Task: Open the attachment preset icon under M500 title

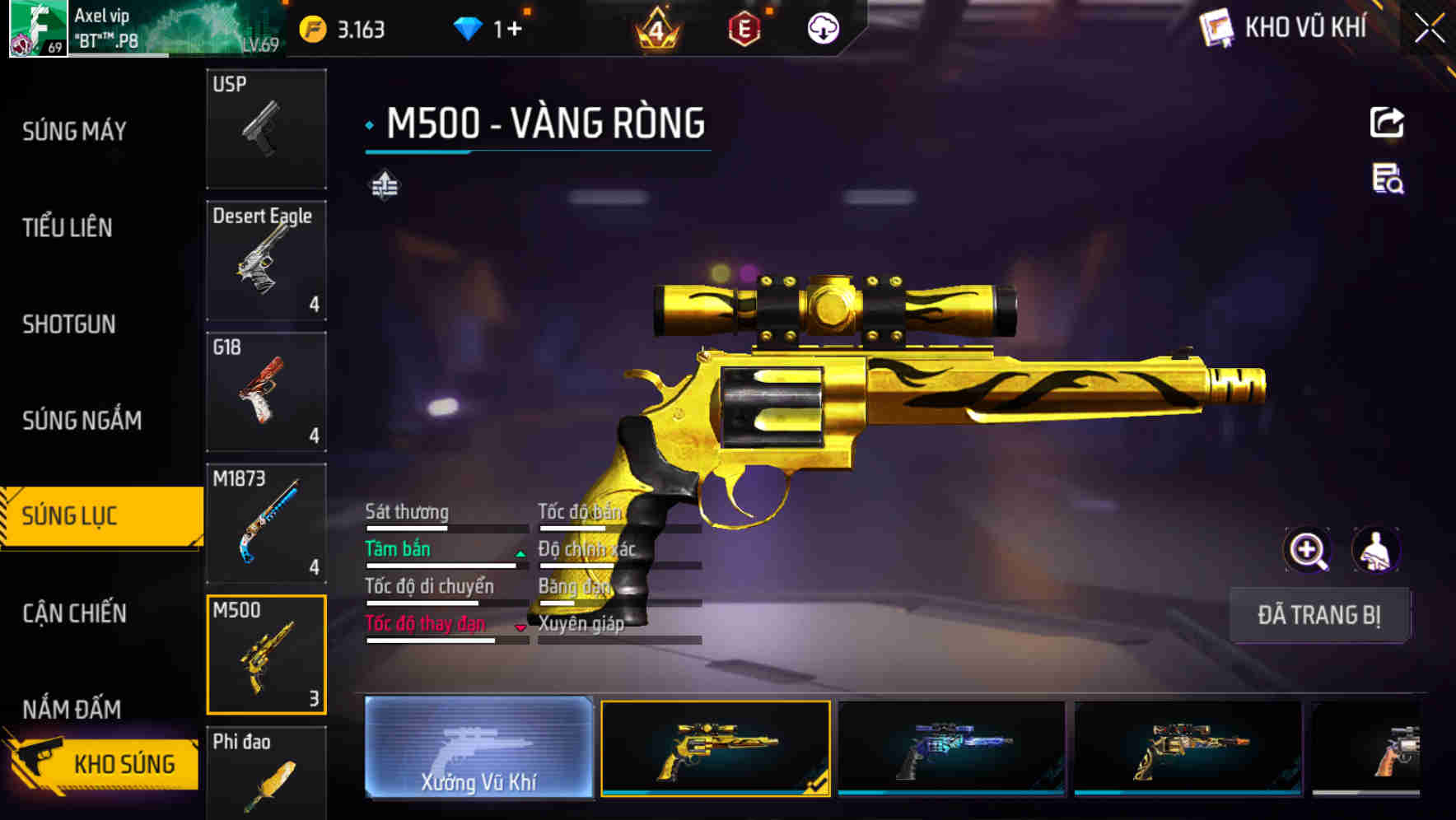Action: [384, 186]
